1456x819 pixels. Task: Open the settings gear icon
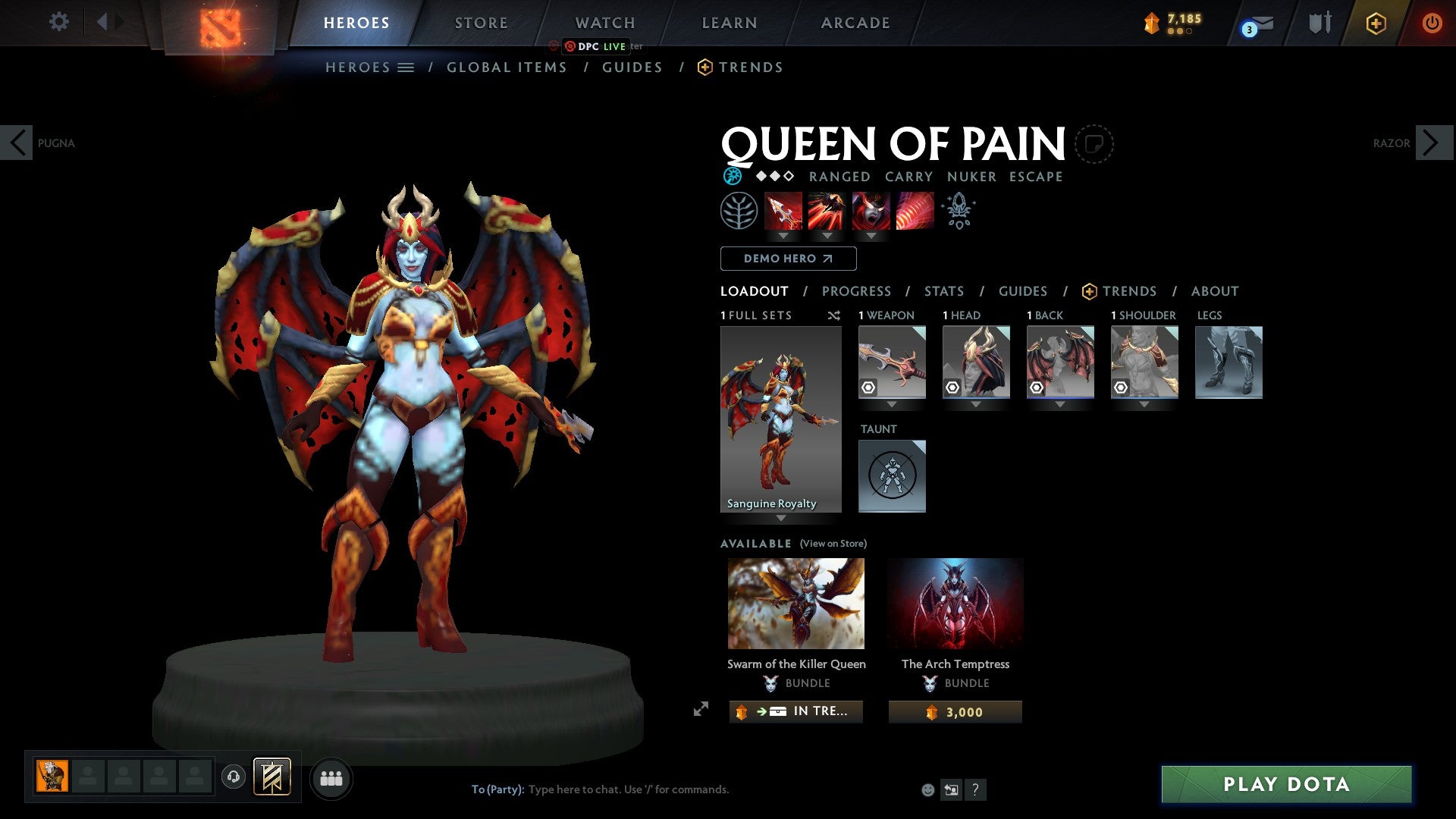pos(58,21)
